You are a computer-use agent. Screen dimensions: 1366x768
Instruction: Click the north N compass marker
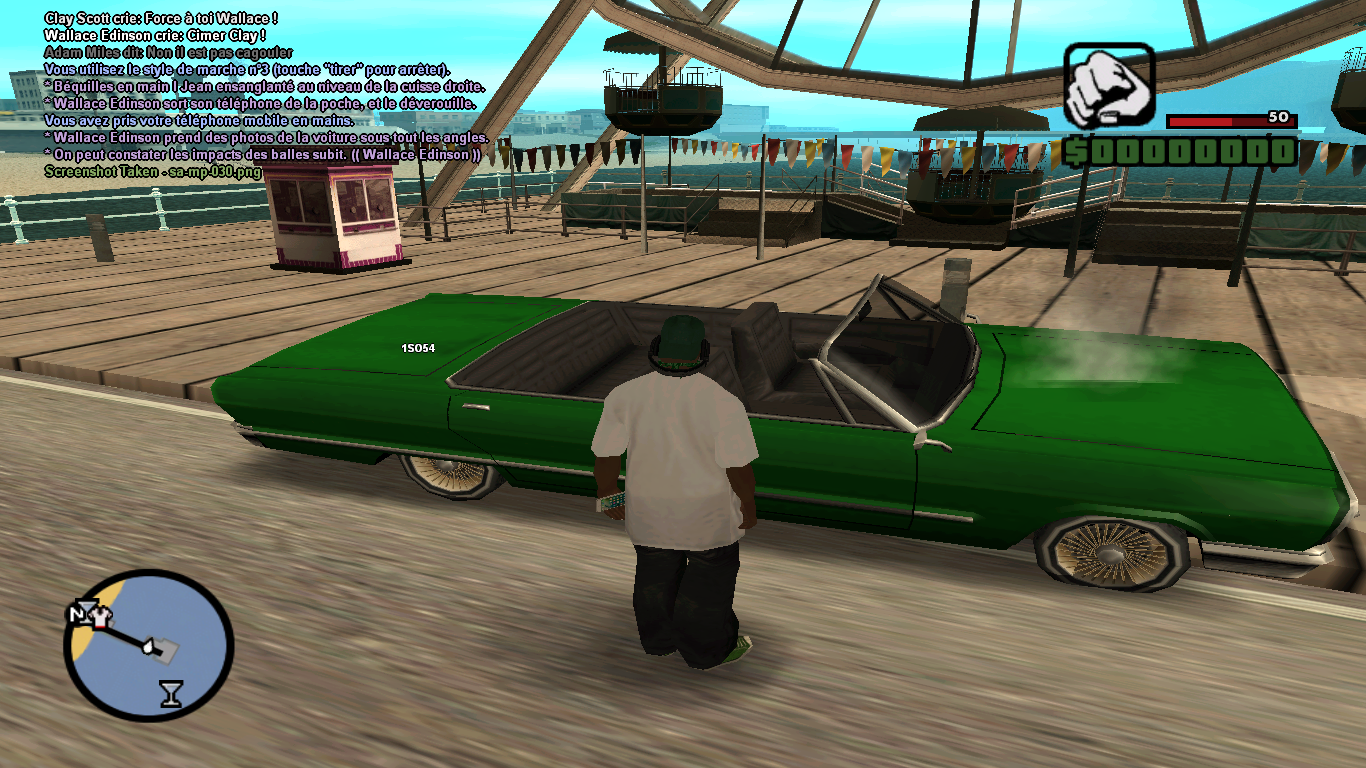(x=77, y=613)
